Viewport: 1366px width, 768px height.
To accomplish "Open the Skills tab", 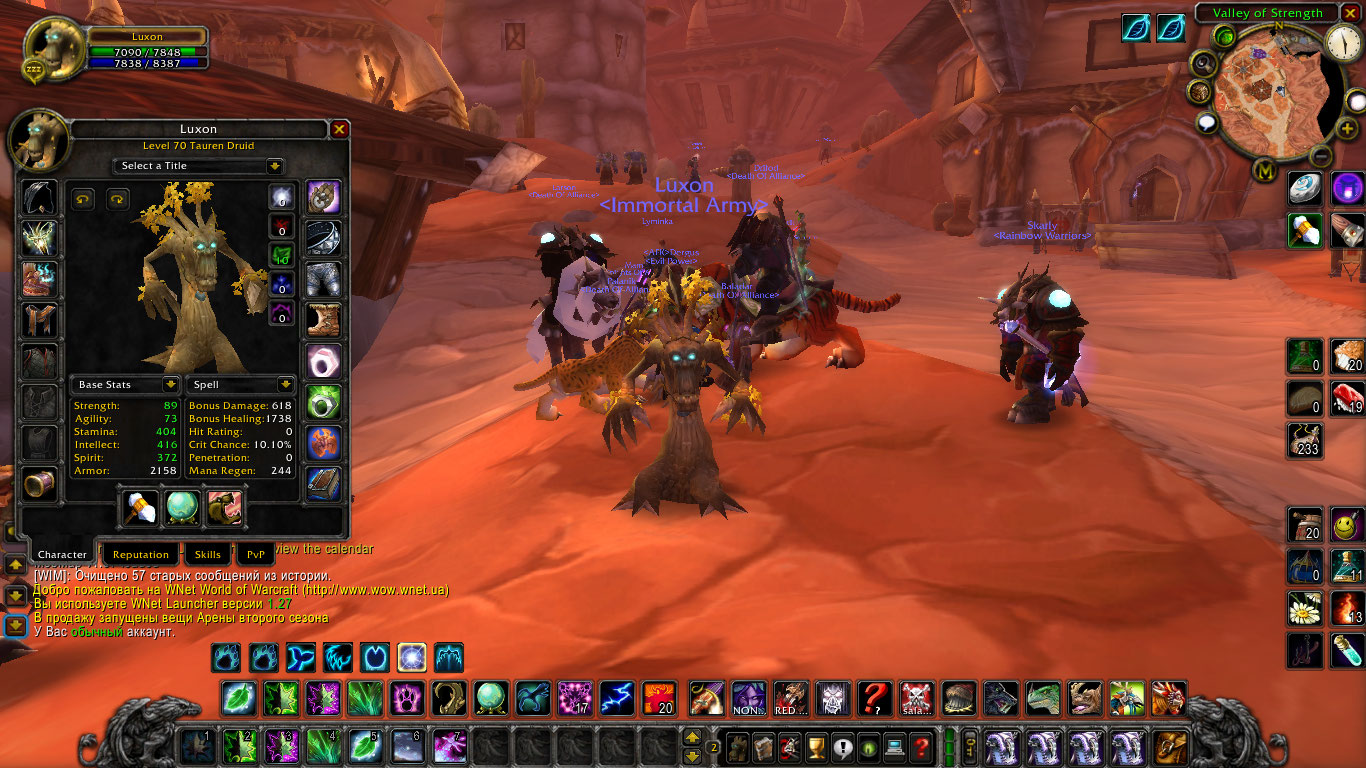I will [208, 554].
